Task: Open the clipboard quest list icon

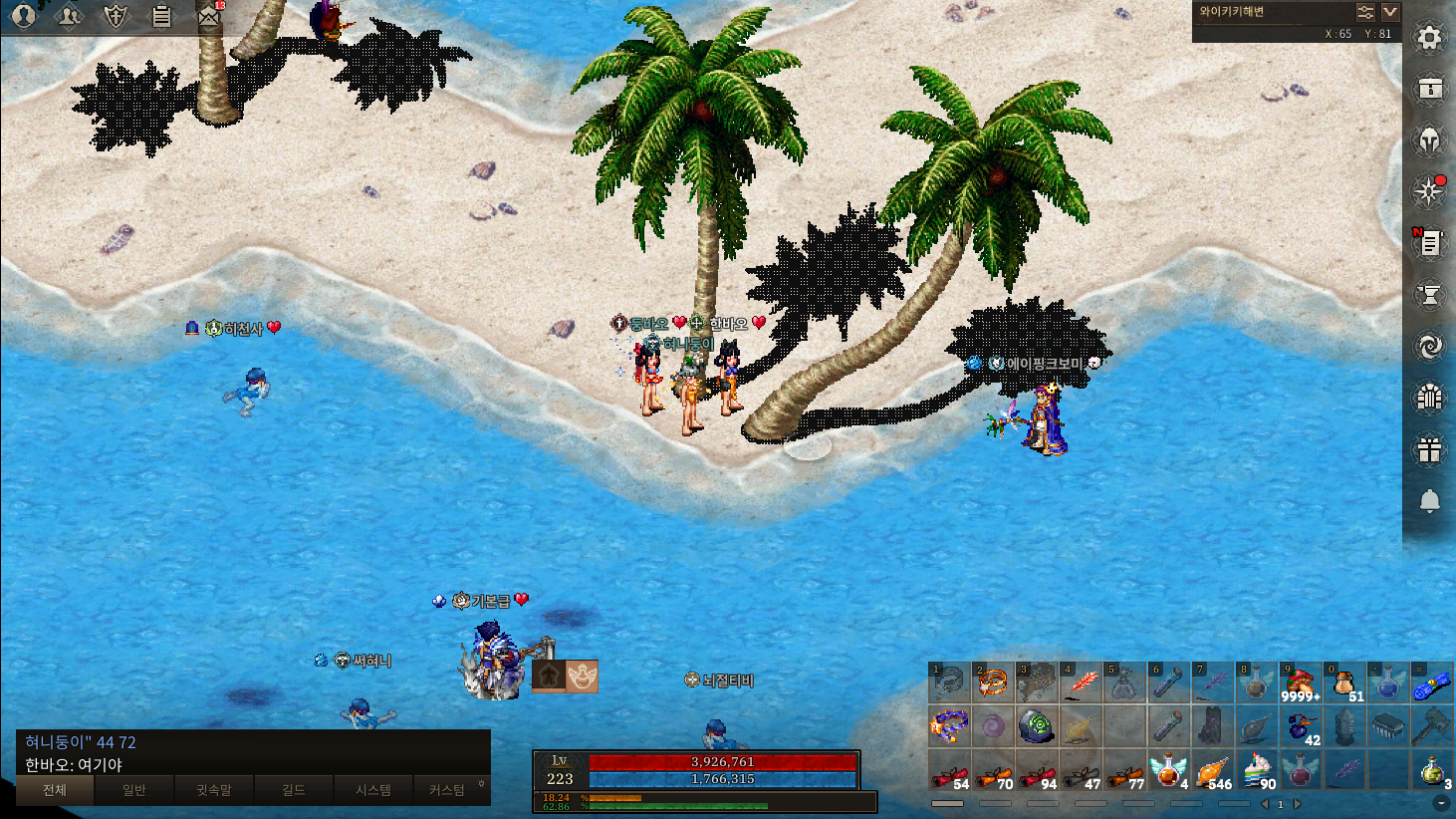Action: point(161,16)
